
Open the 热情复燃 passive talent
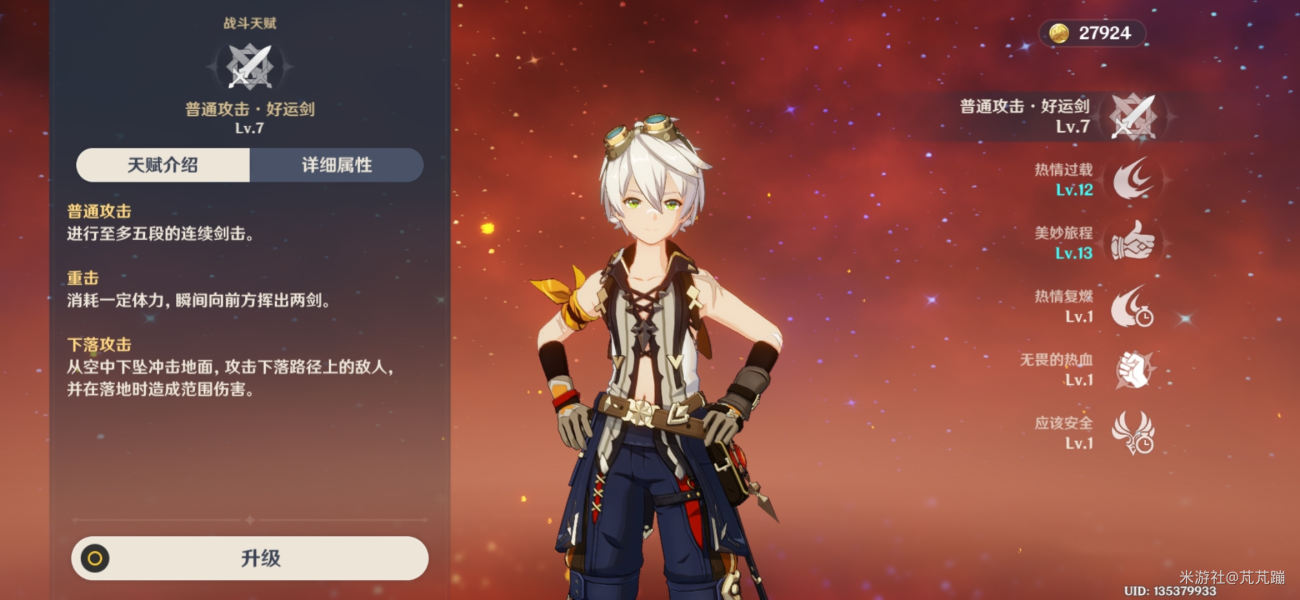coord(1133,306)
